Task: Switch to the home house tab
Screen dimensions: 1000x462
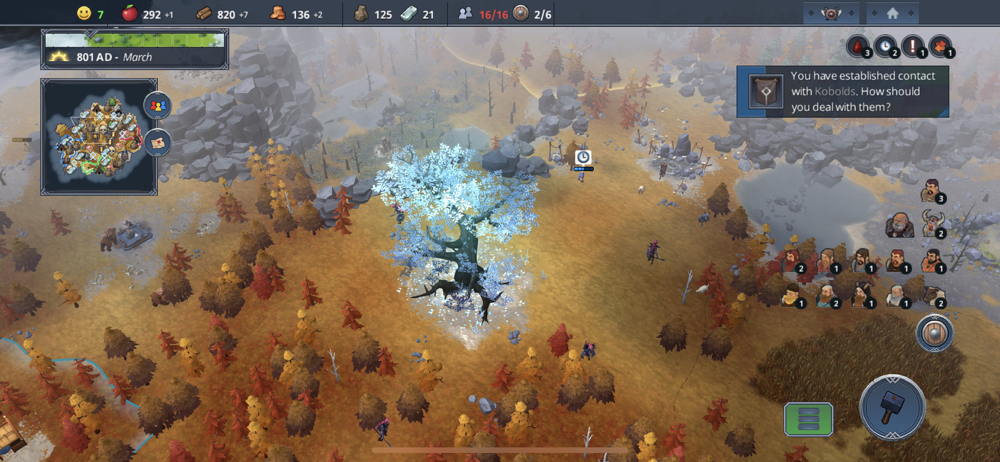Action: tap(892, 13)
